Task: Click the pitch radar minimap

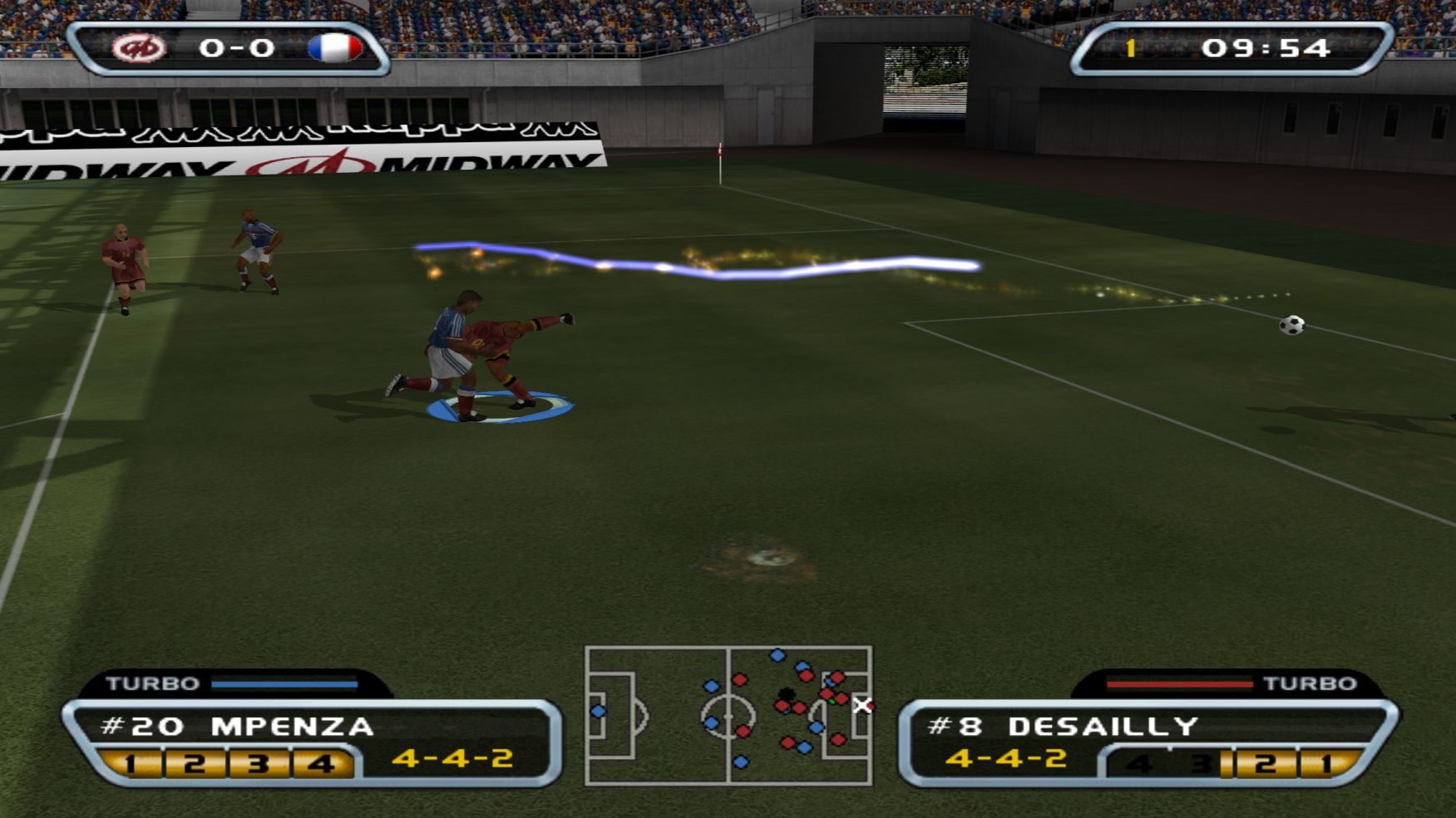Action: tap(728, 716)
